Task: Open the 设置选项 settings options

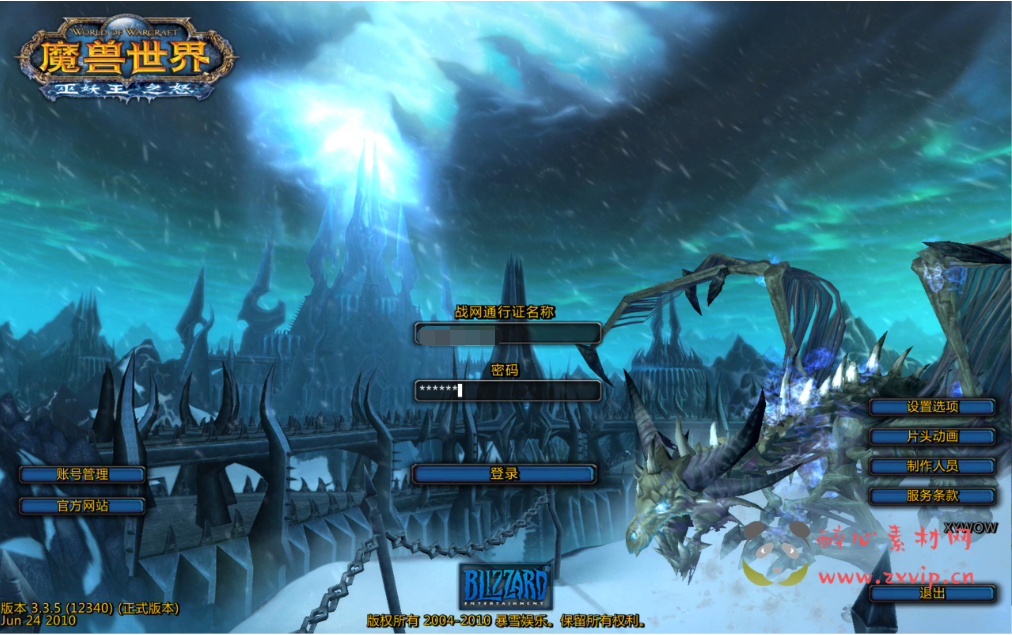Action: 932,407
